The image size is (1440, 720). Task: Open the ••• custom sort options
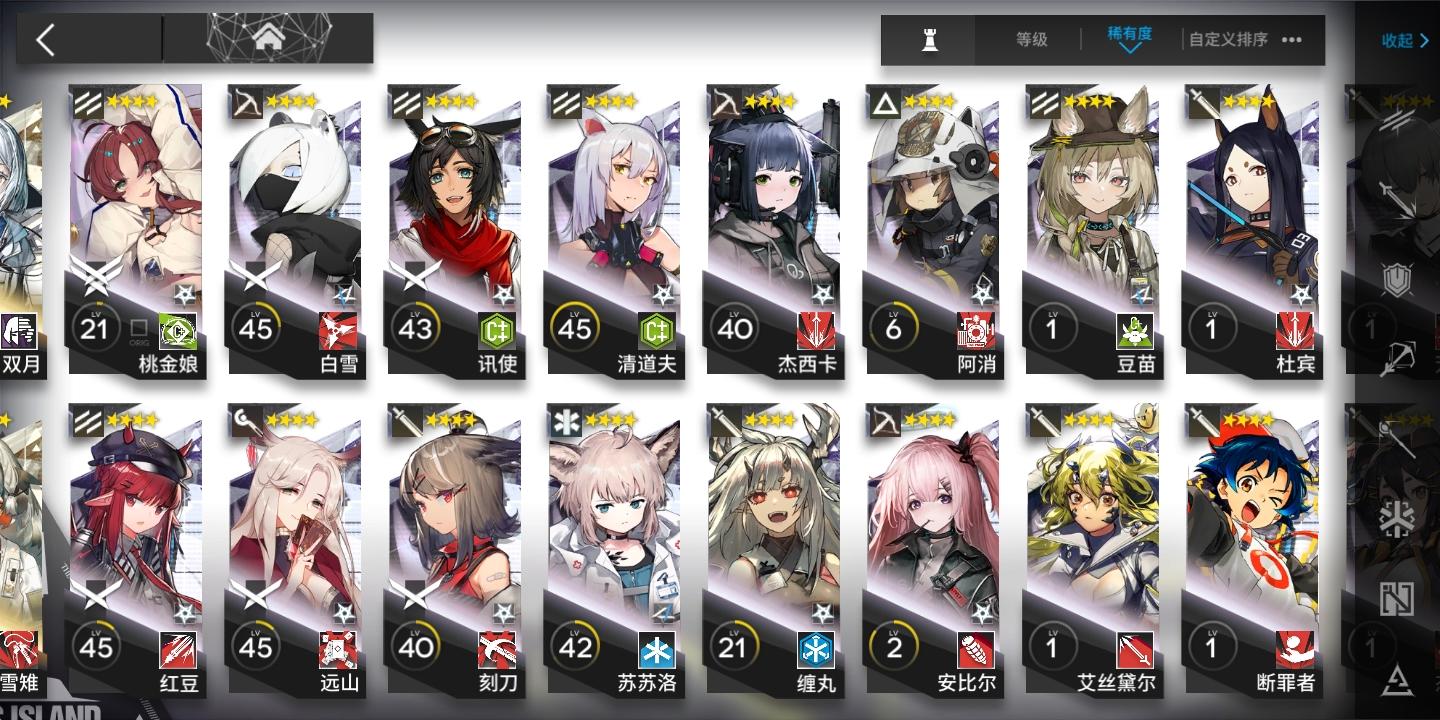[x=1290, y=41]
